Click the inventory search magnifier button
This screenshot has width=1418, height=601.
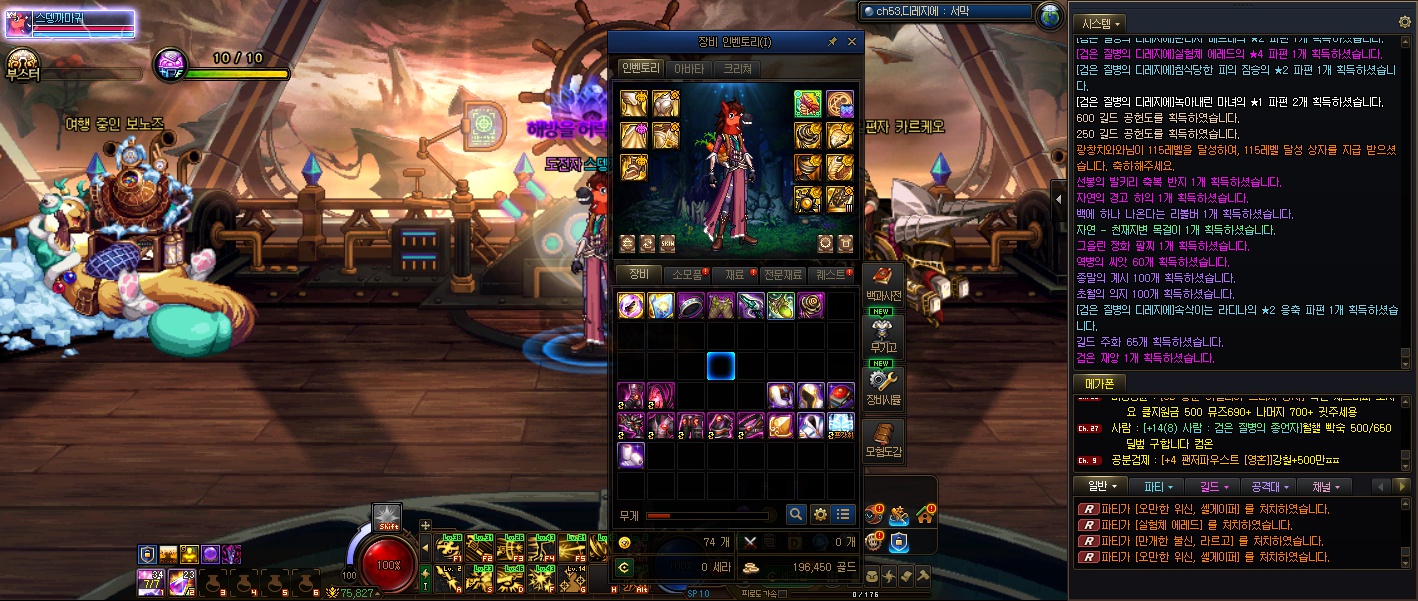[x=795, y=514]
